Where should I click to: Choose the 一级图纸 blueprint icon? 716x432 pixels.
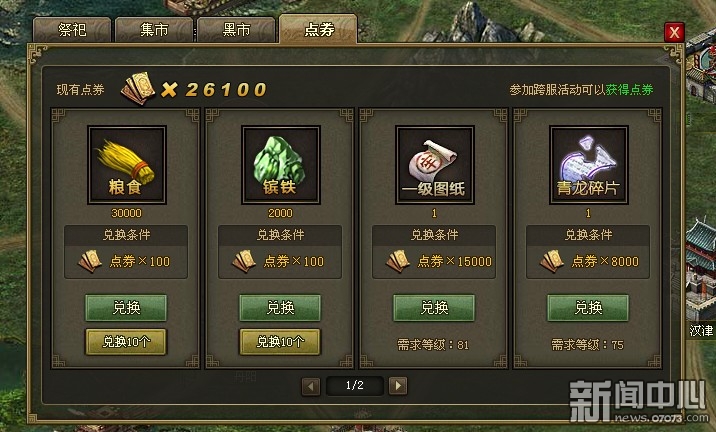(434, 164)
